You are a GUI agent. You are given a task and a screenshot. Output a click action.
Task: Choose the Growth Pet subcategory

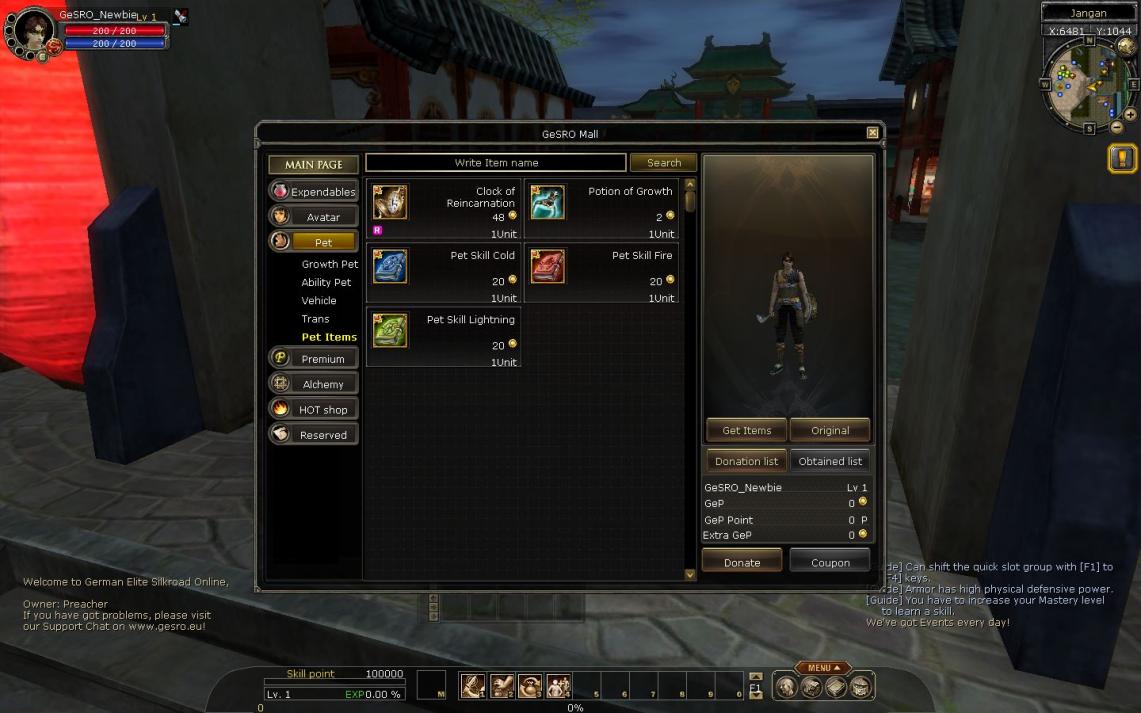[x=329, y=265]
